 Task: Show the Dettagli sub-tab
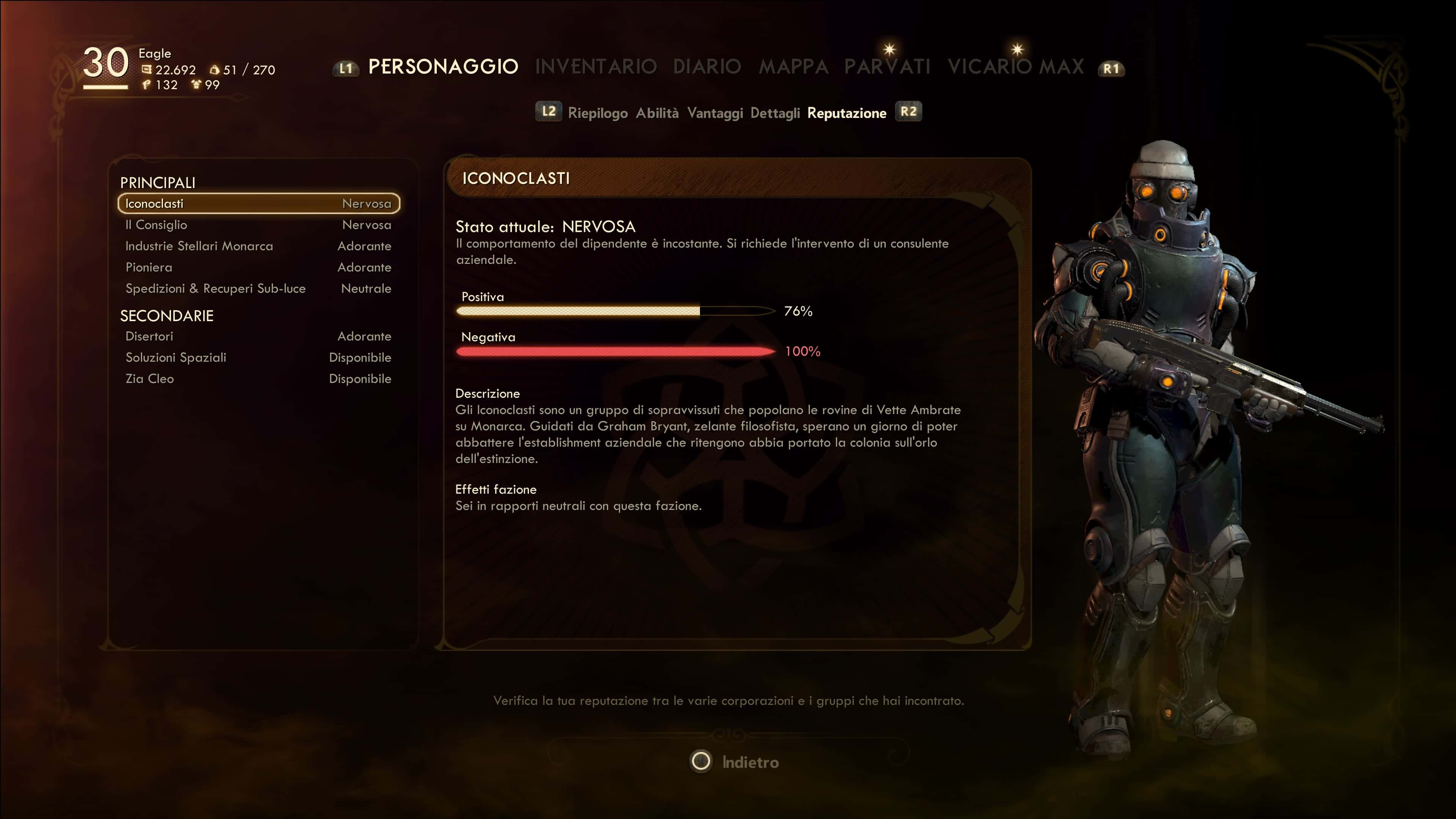[x=775, y=113]
